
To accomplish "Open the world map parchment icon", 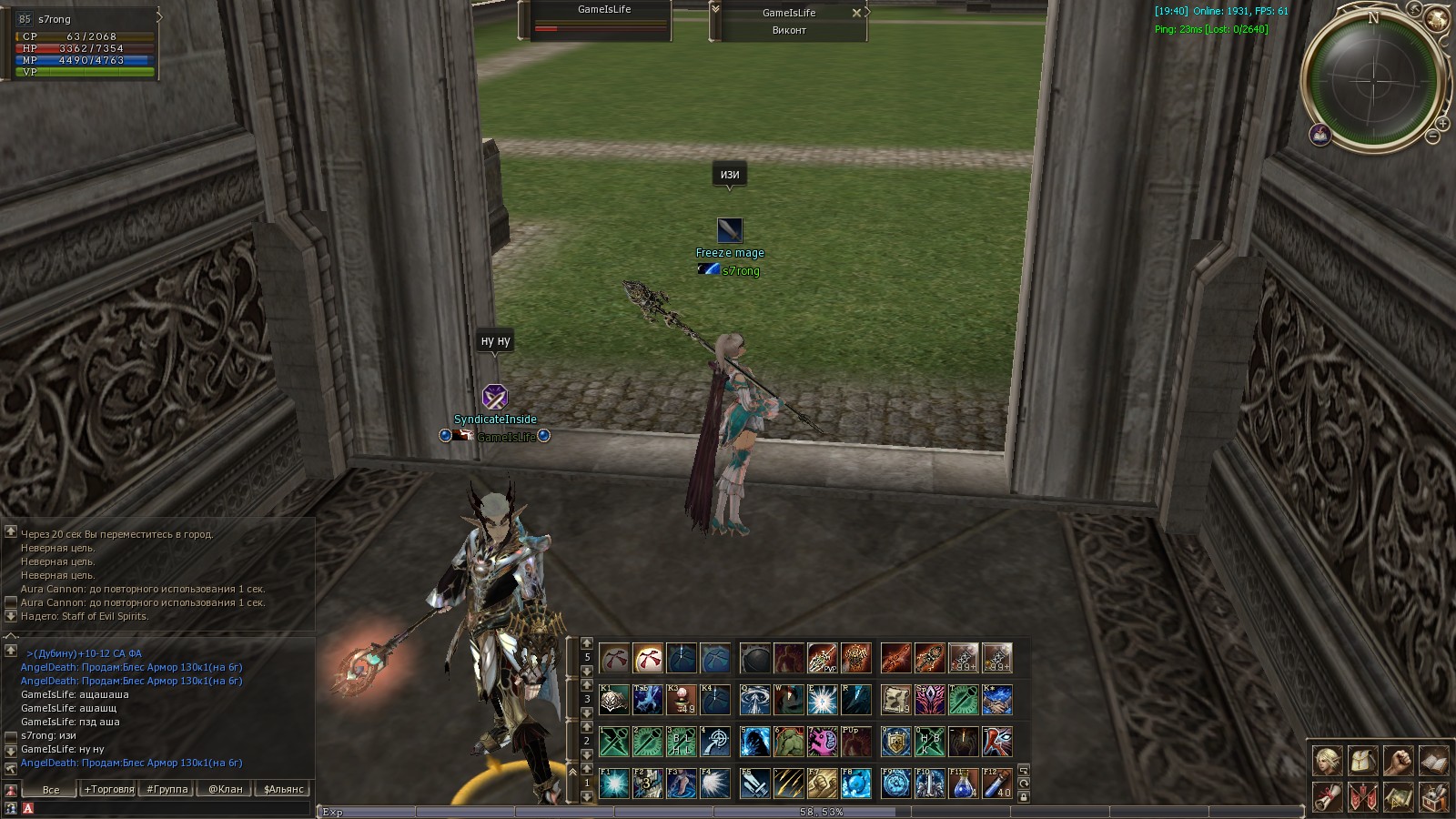I will pyautogui.click(x=1398, y=797).
